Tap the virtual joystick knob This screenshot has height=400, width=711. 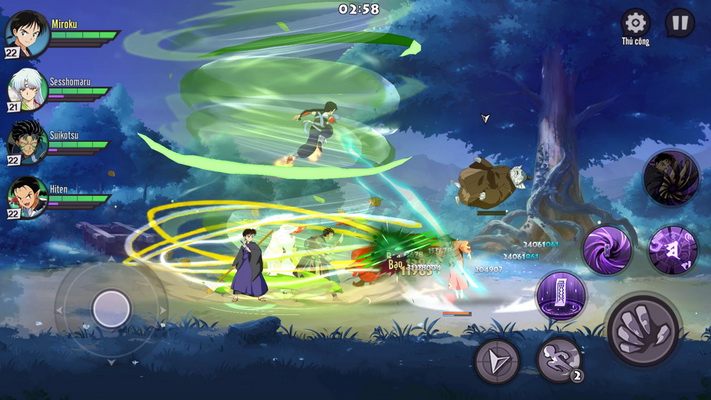[x=111, y=308]
